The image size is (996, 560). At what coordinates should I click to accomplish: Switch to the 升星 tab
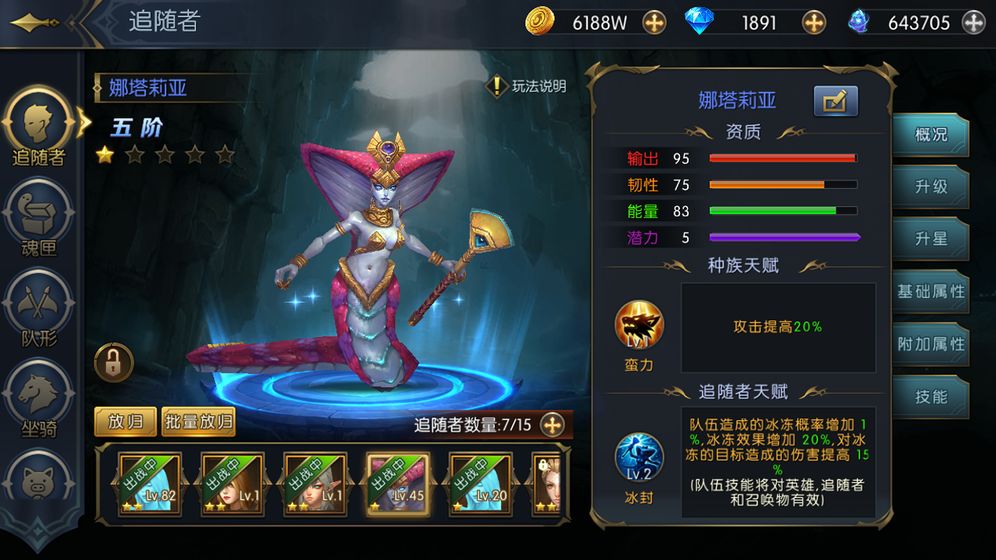pyautogui.click(x=930, y=240)
